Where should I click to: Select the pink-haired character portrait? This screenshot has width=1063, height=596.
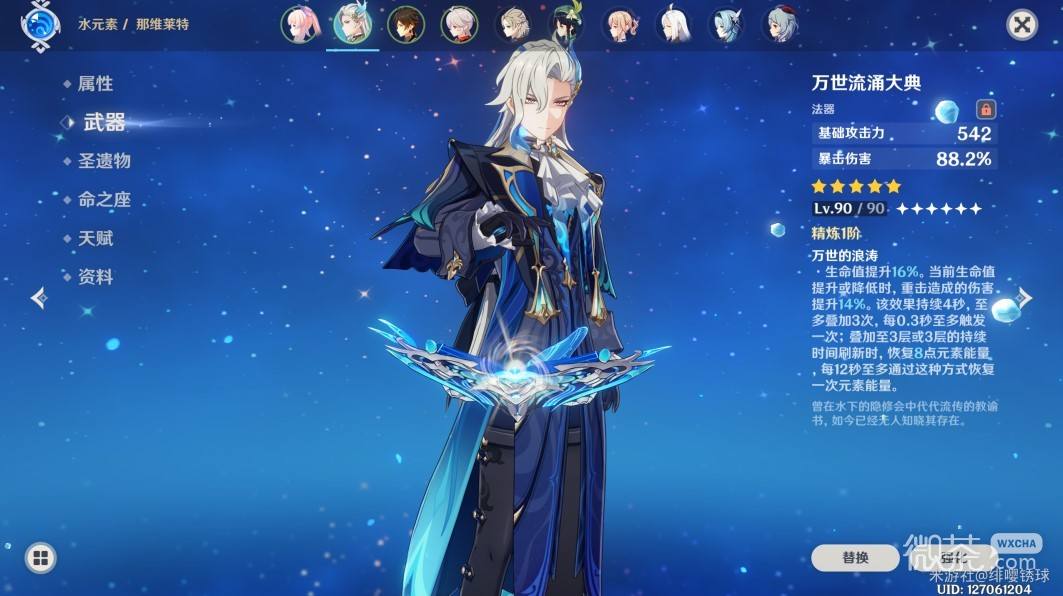299,25
